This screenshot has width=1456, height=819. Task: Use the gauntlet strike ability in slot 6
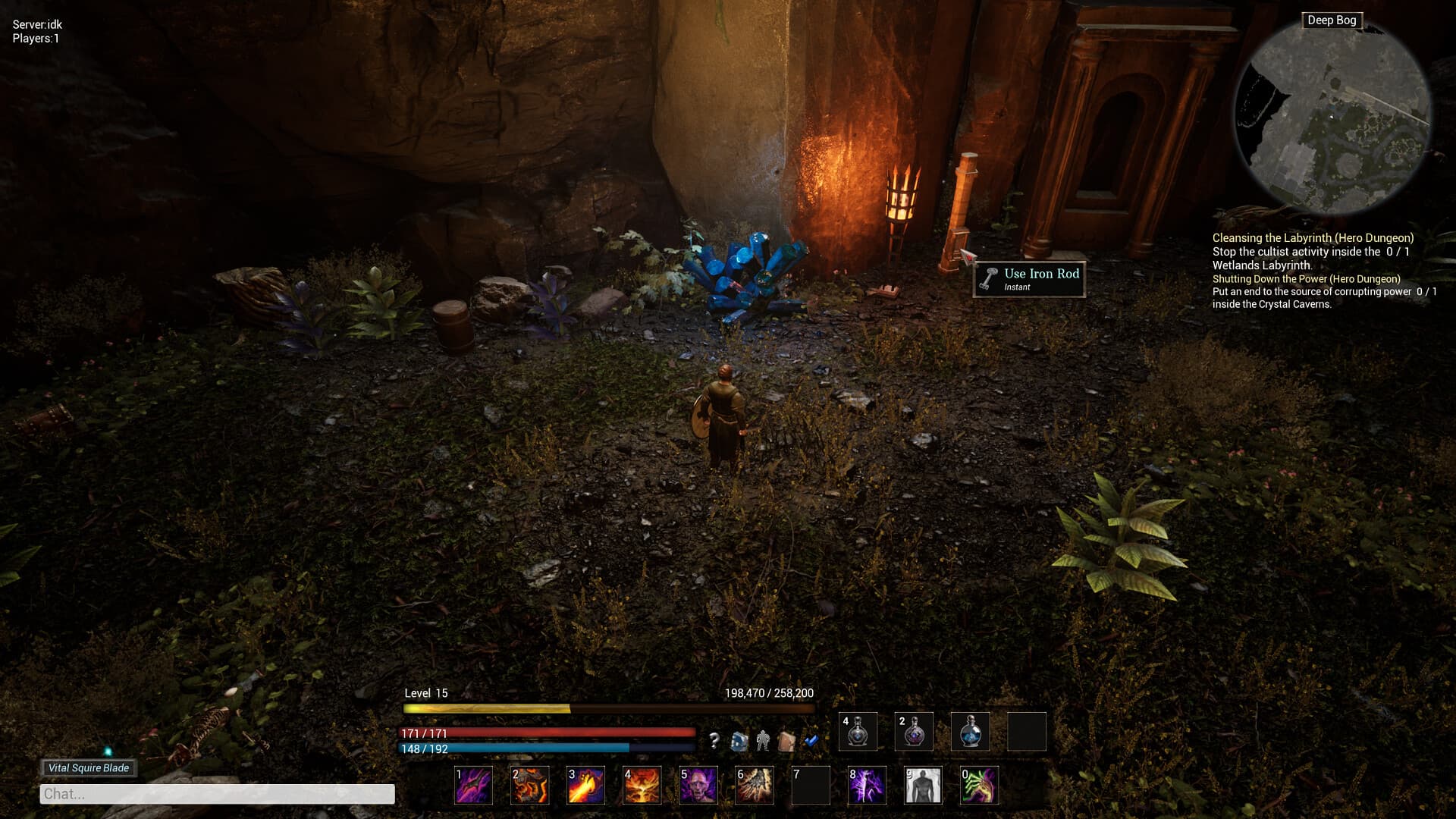tap(754, 785)
